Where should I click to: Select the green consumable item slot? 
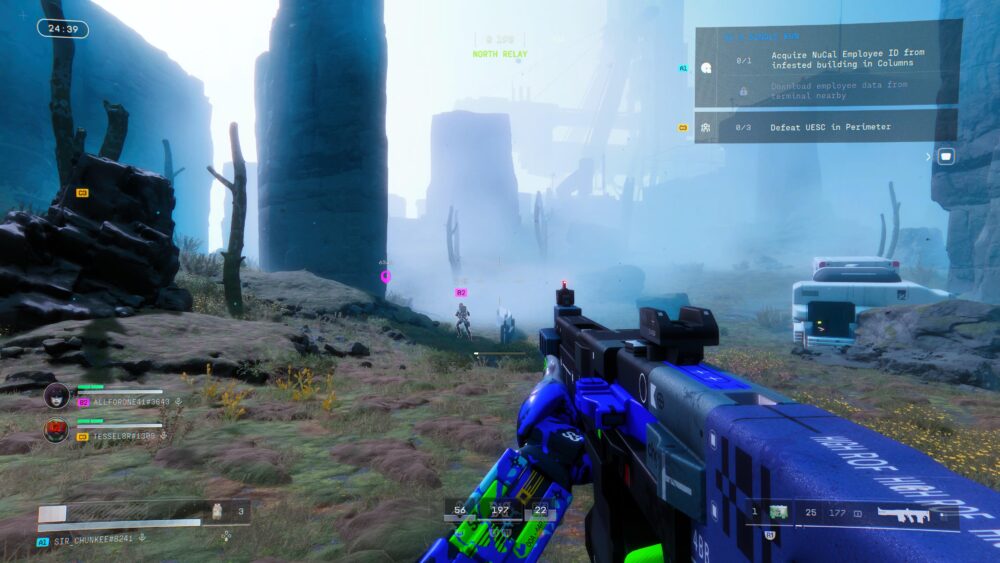[778, 513]
